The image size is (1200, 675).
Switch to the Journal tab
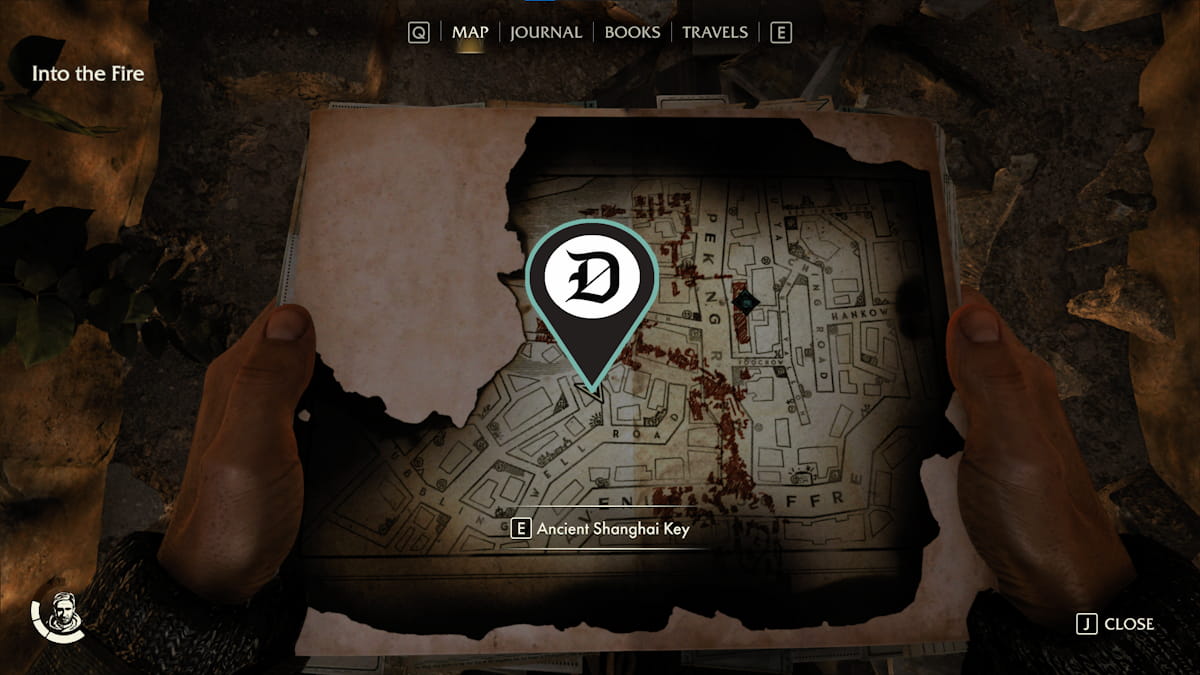pos(545,32)
